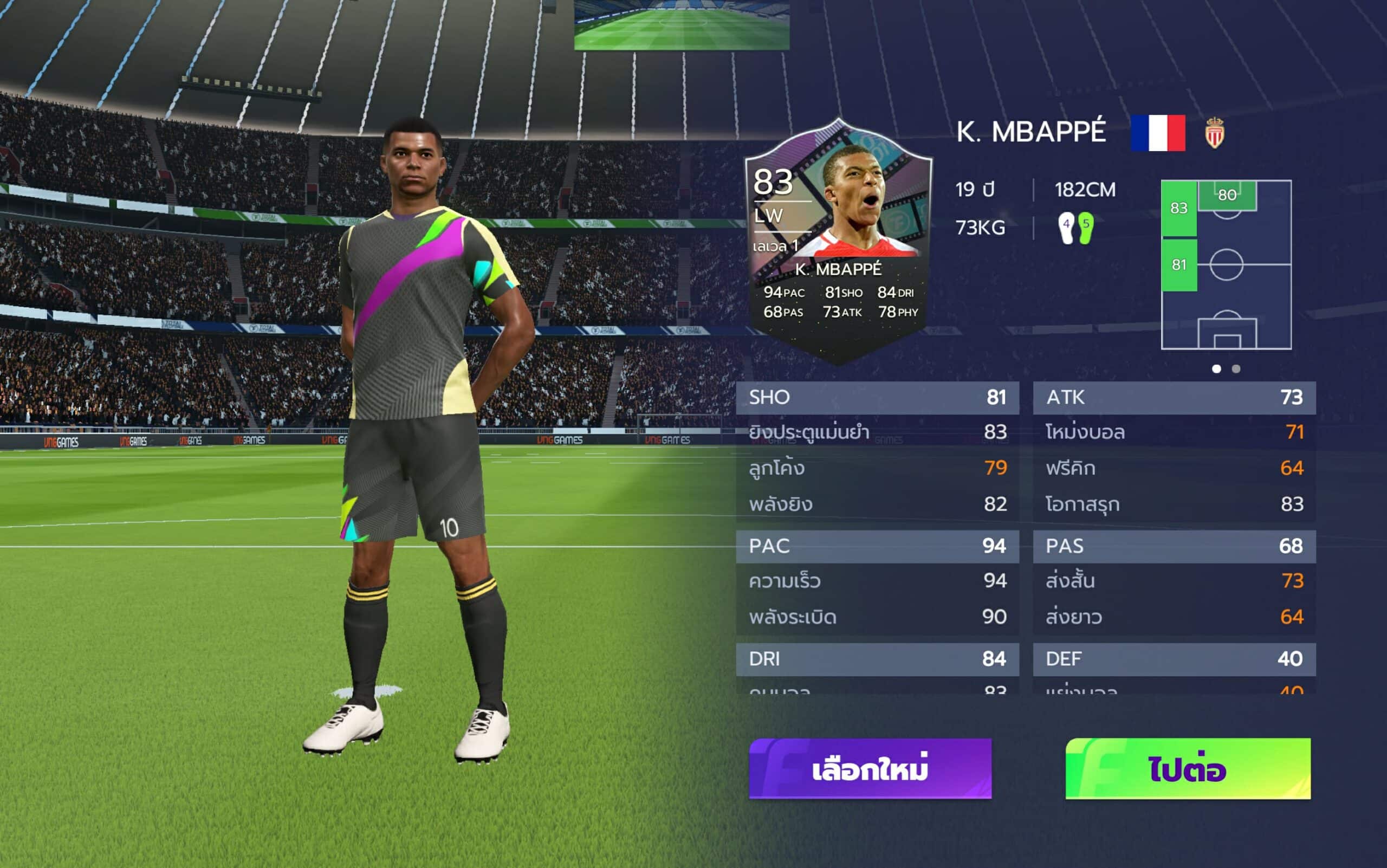Click the Monaco club crest icon
Image resolution: width=1387 pixels, height=868 pixels.
1214,133
